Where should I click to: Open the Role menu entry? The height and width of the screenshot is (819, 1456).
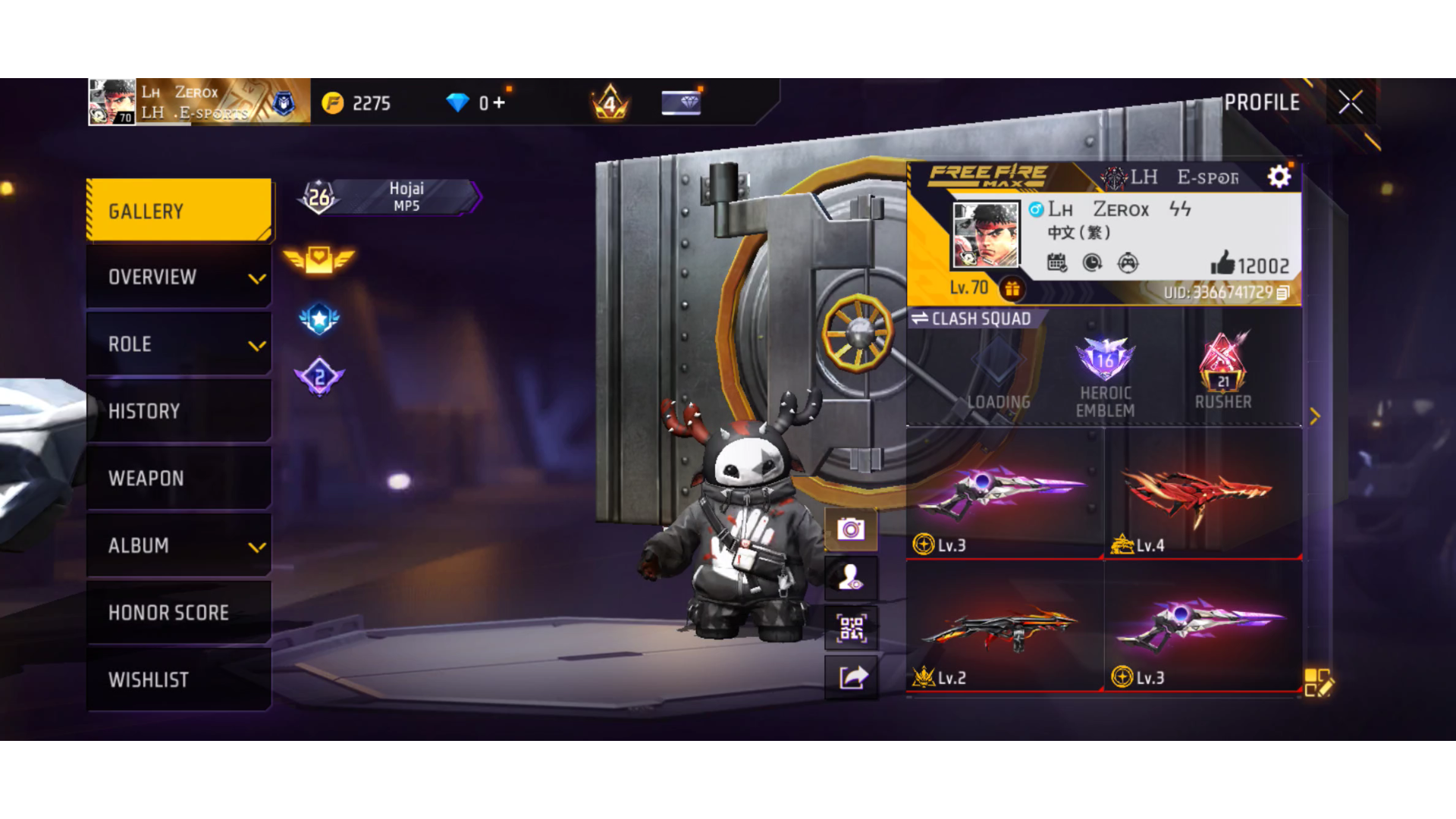pyautogui.click(x=179, y=344)
